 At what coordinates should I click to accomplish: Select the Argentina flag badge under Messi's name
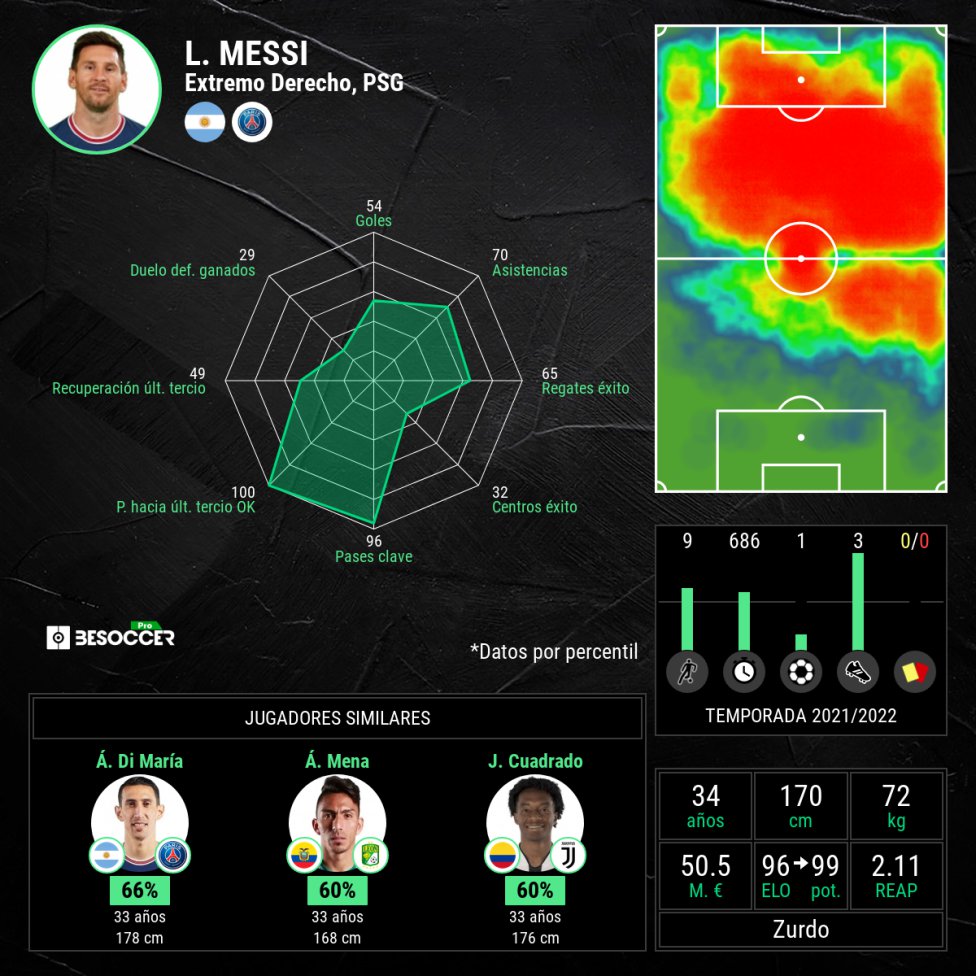204,122
